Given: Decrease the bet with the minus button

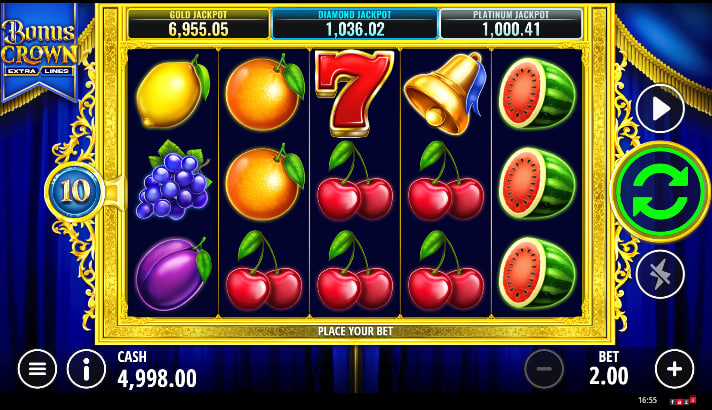Looking at the screenshot, I should click(544, 369).
